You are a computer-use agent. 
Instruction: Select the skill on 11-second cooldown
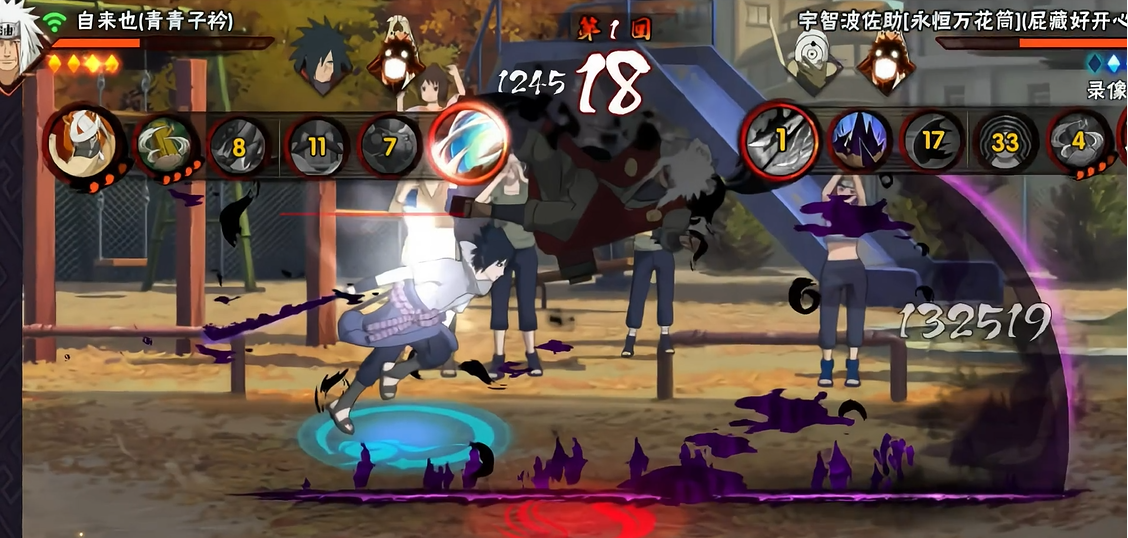tap(316, 147)
